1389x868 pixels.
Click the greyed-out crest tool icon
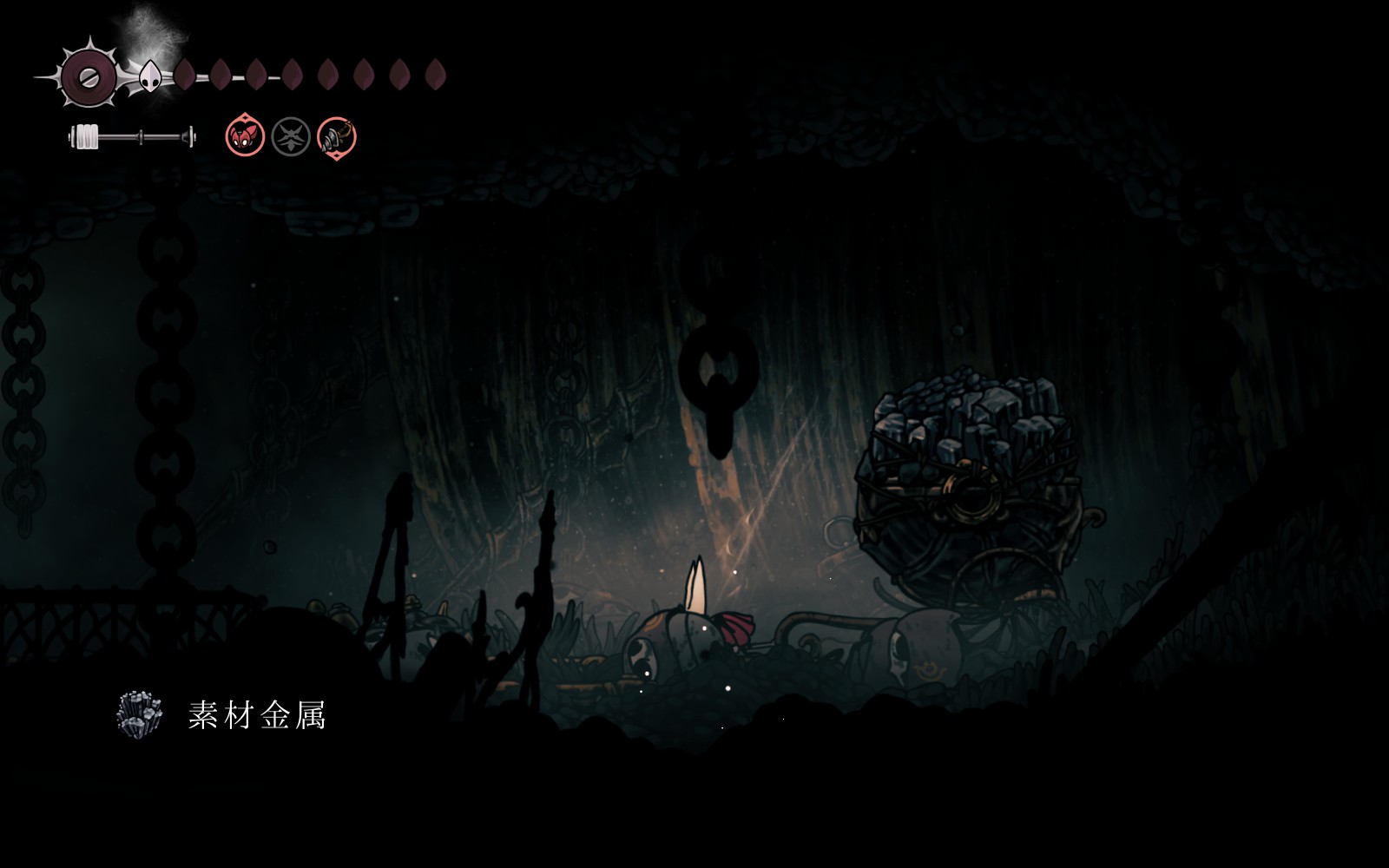291,137
